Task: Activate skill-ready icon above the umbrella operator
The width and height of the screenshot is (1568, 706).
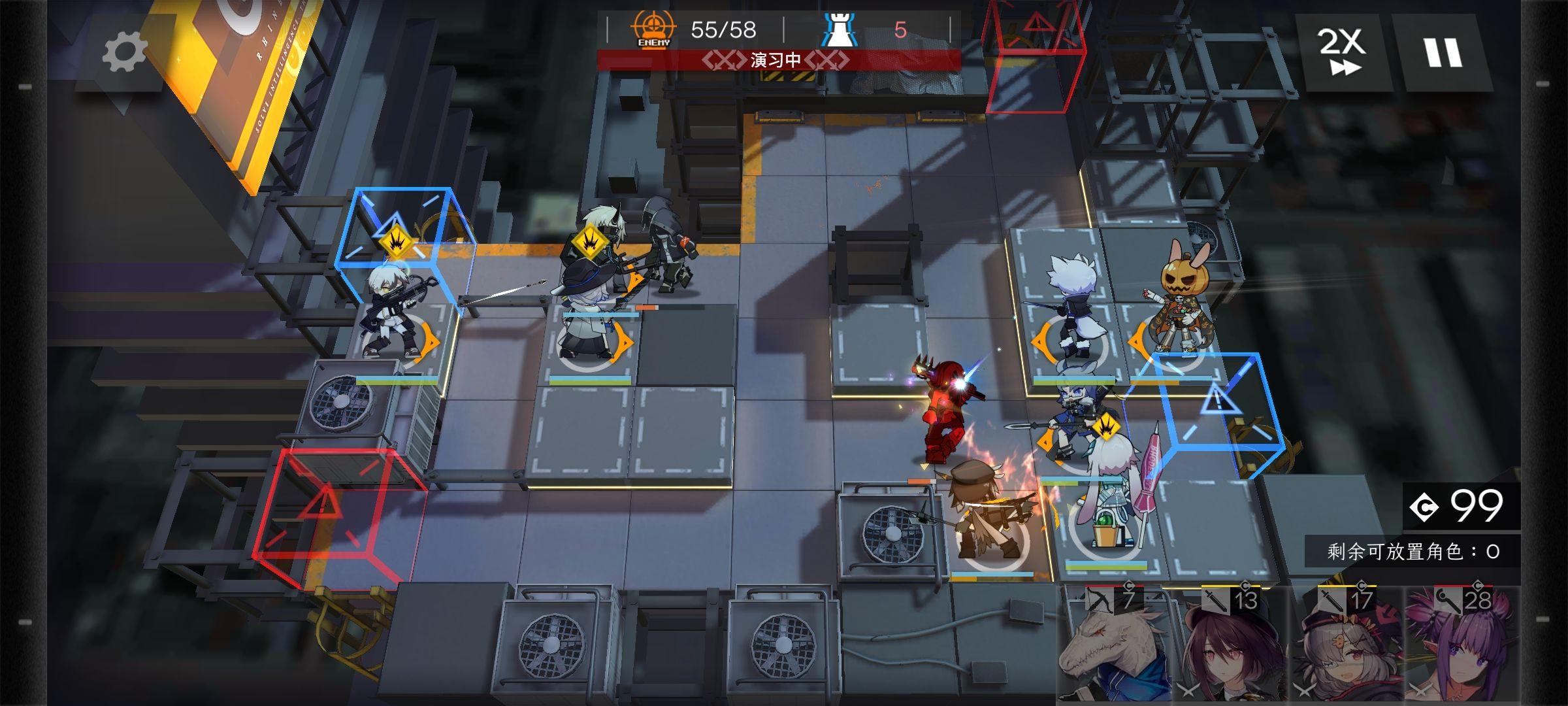Action: (1107, 429)
